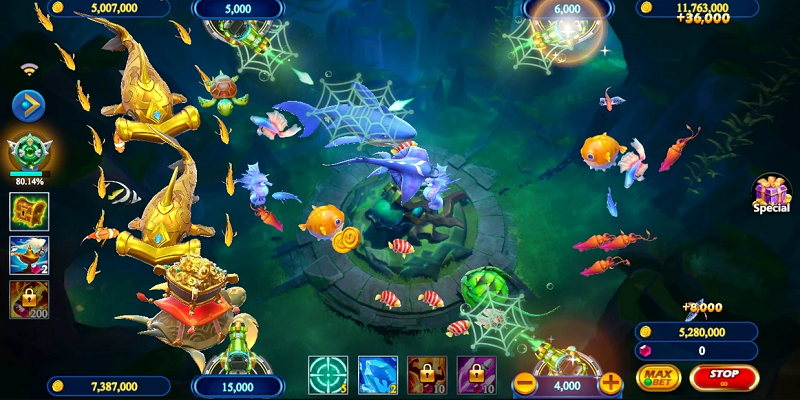The width and height of the screenshot is (800, 400).
Task: Select the locked purple skill slot
Action: click(x=477, y=375)
